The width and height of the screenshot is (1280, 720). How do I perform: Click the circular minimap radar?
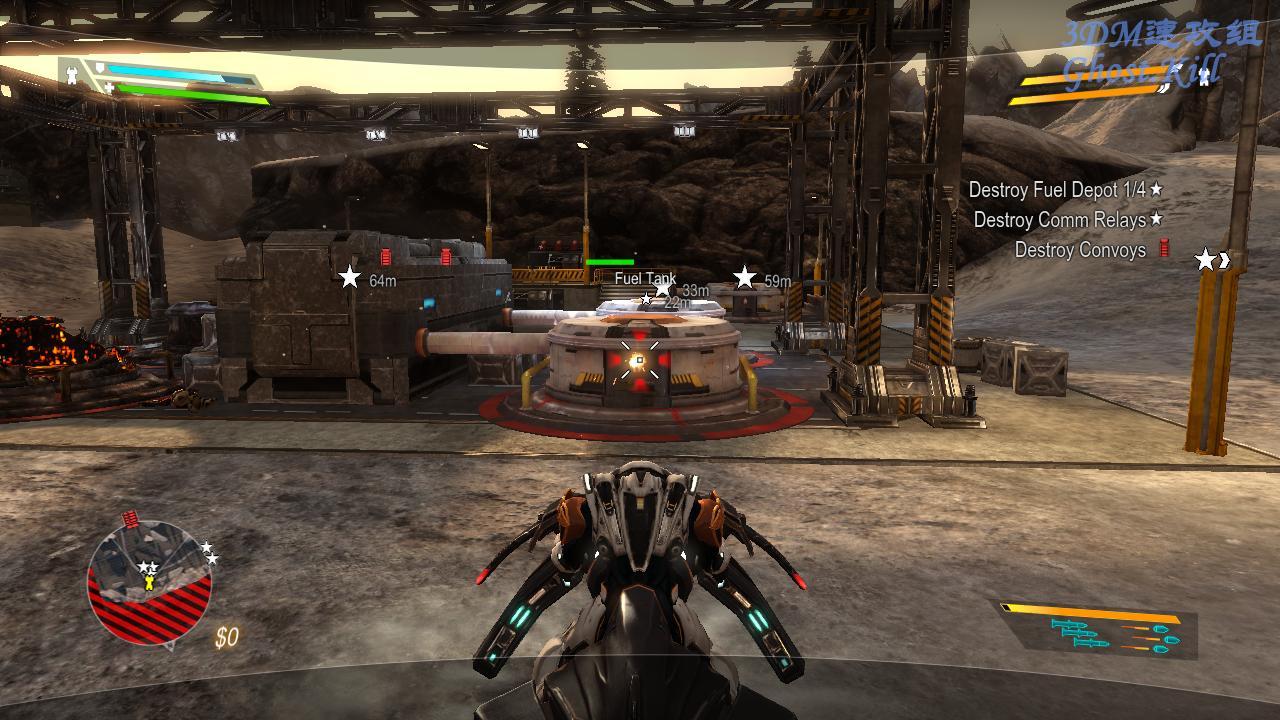tap(150, 583)
